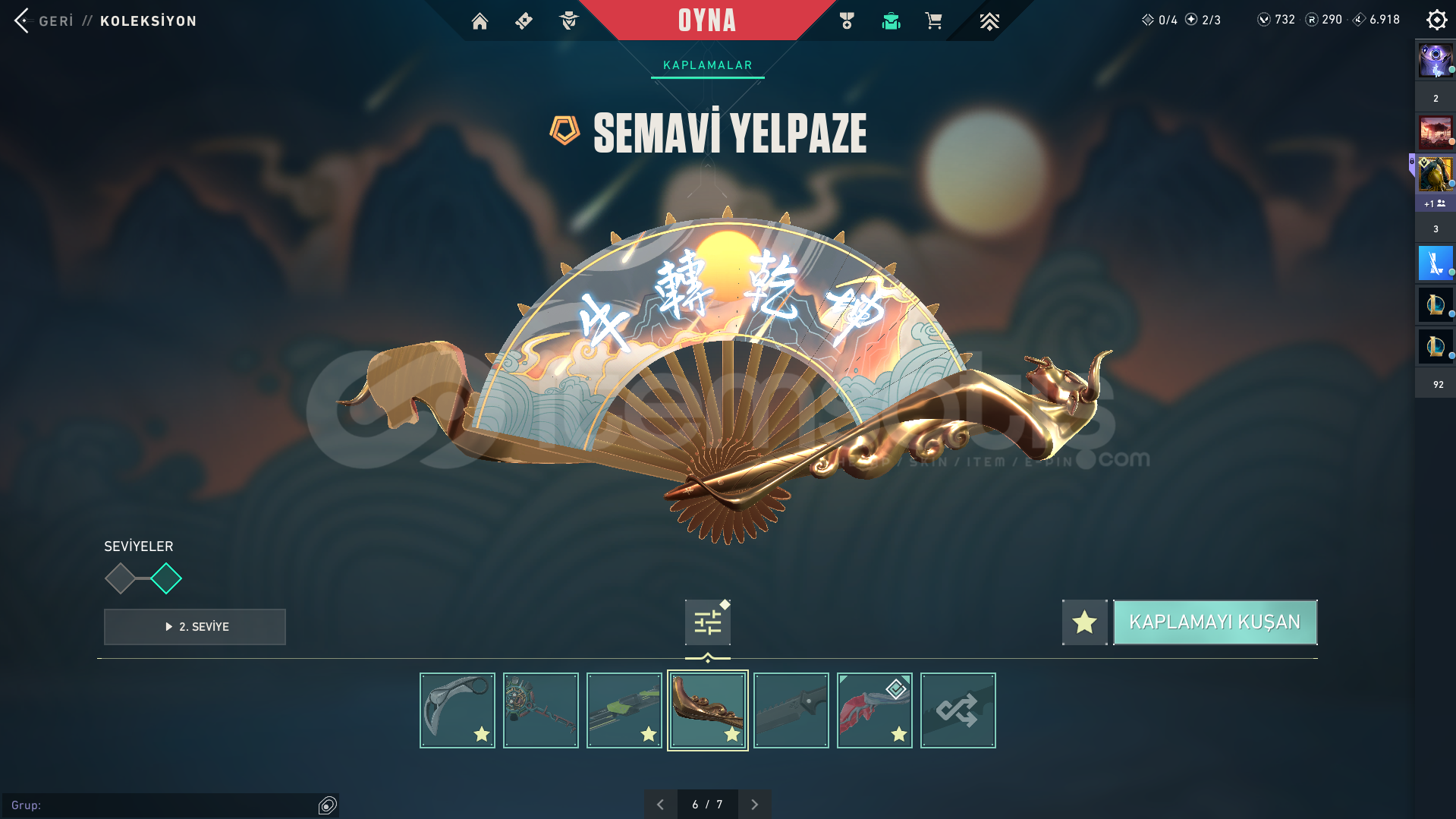Image resolution: width=1456 pixels, height=819 pixels.
Task: Select the teal second level diamond
Action: (166, 579)
